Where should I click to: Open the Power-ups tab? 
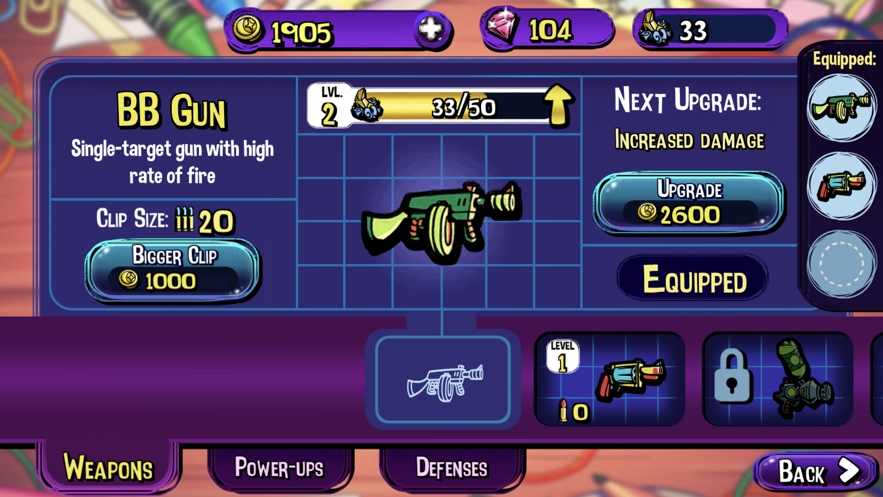pos(279,467)
